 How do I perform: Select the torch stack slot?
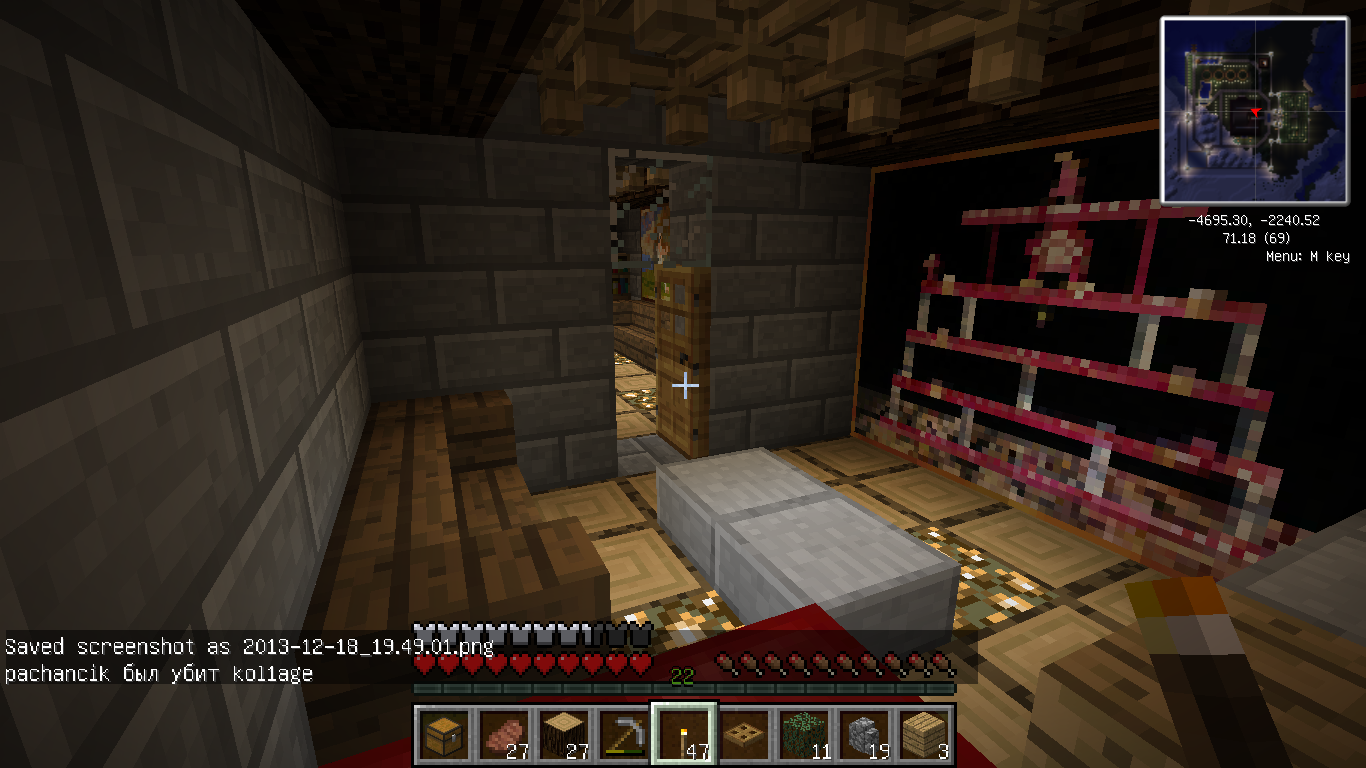tap(684, 735)
